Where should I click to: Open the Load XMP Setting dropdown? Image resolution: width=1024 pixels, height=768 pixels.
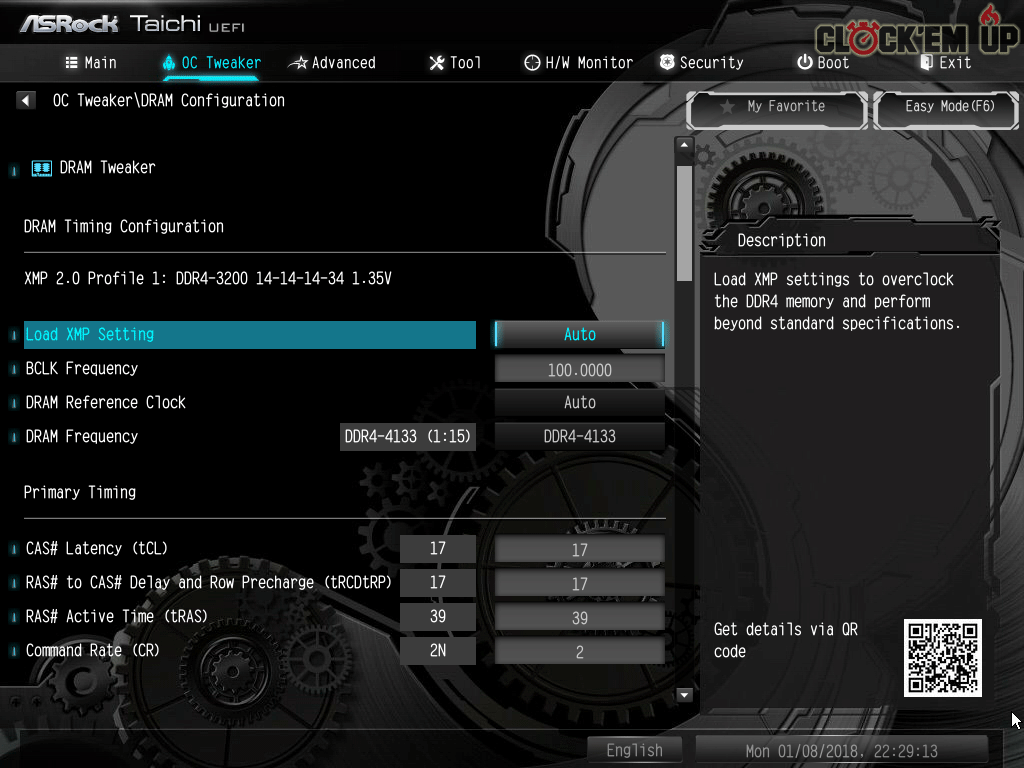click(x=579, y=335)
